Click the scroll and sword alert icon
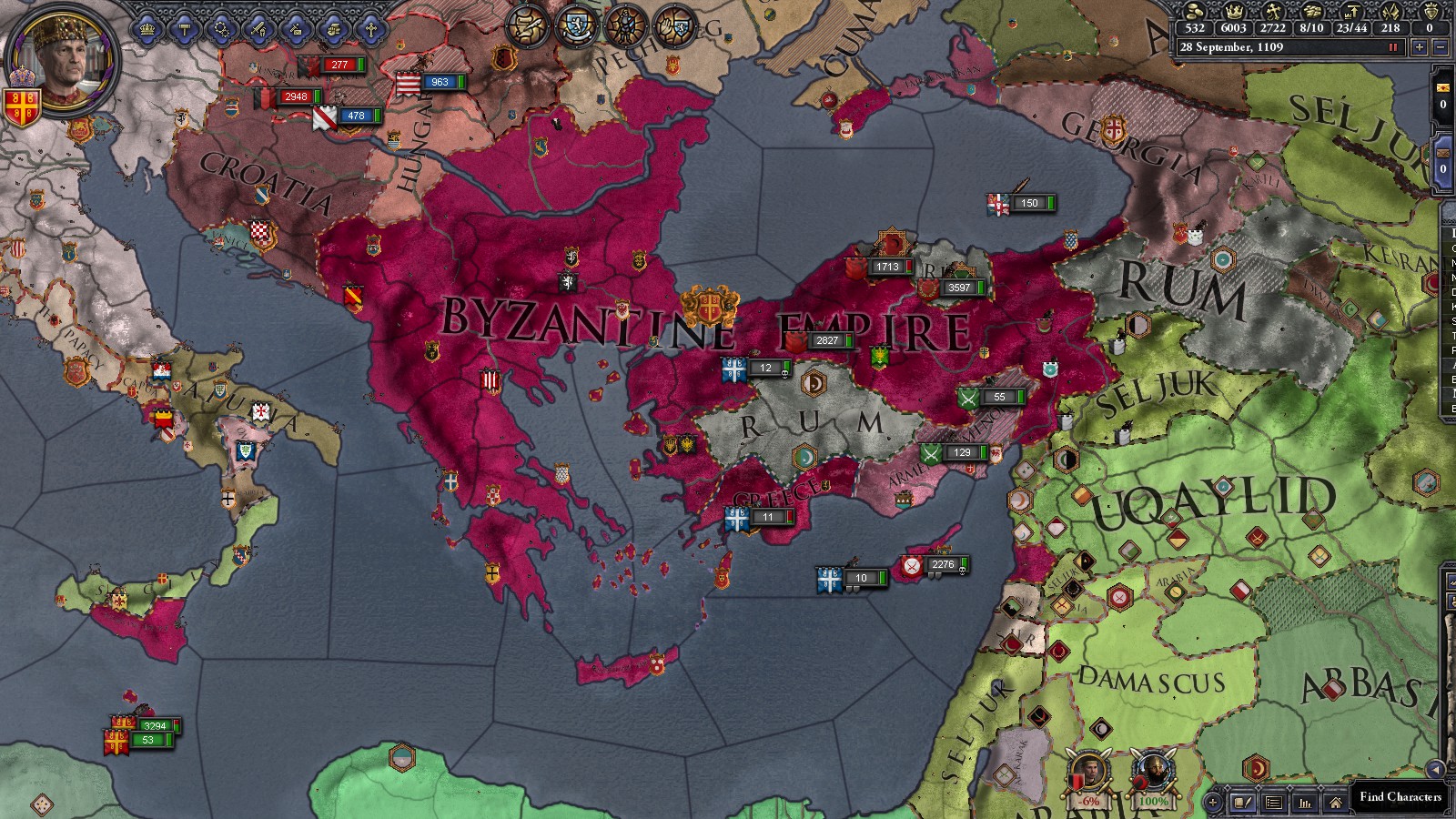The height and width of the screenshot is (819, 1456). pos(528,25)
